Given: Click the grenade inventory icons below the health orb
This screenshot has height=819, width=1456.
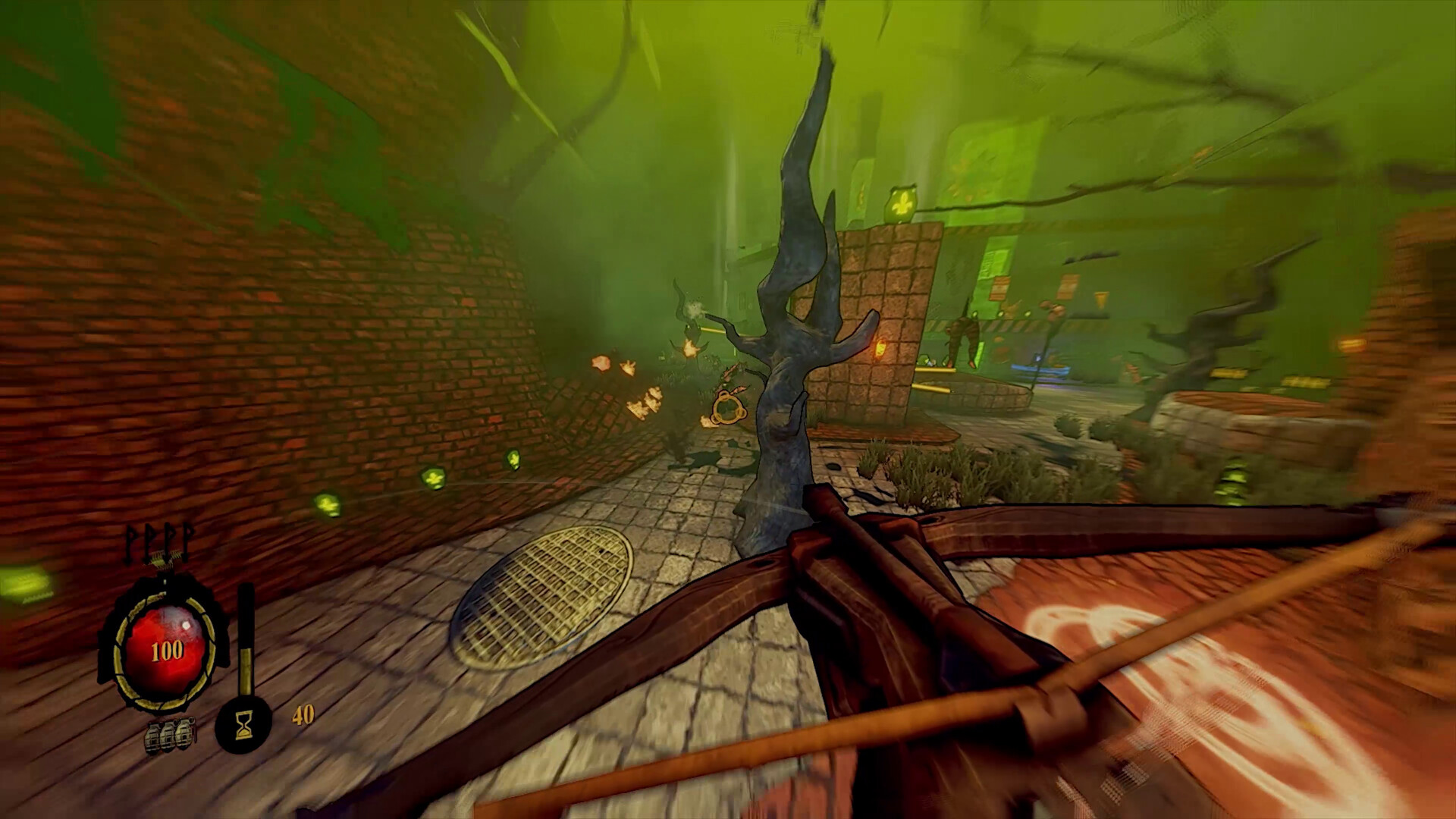Looking at the screenshot, I should pyautogui.click(x=168, y=734).
